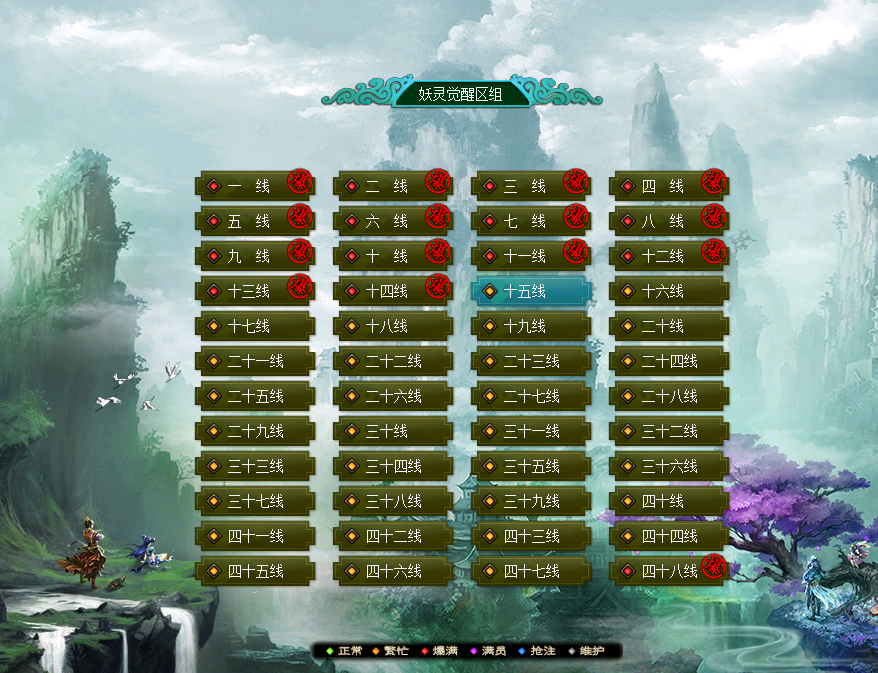This screenshot has height=673, width=878.
Task: Choose line 二十二线
Action: [392, 361]
